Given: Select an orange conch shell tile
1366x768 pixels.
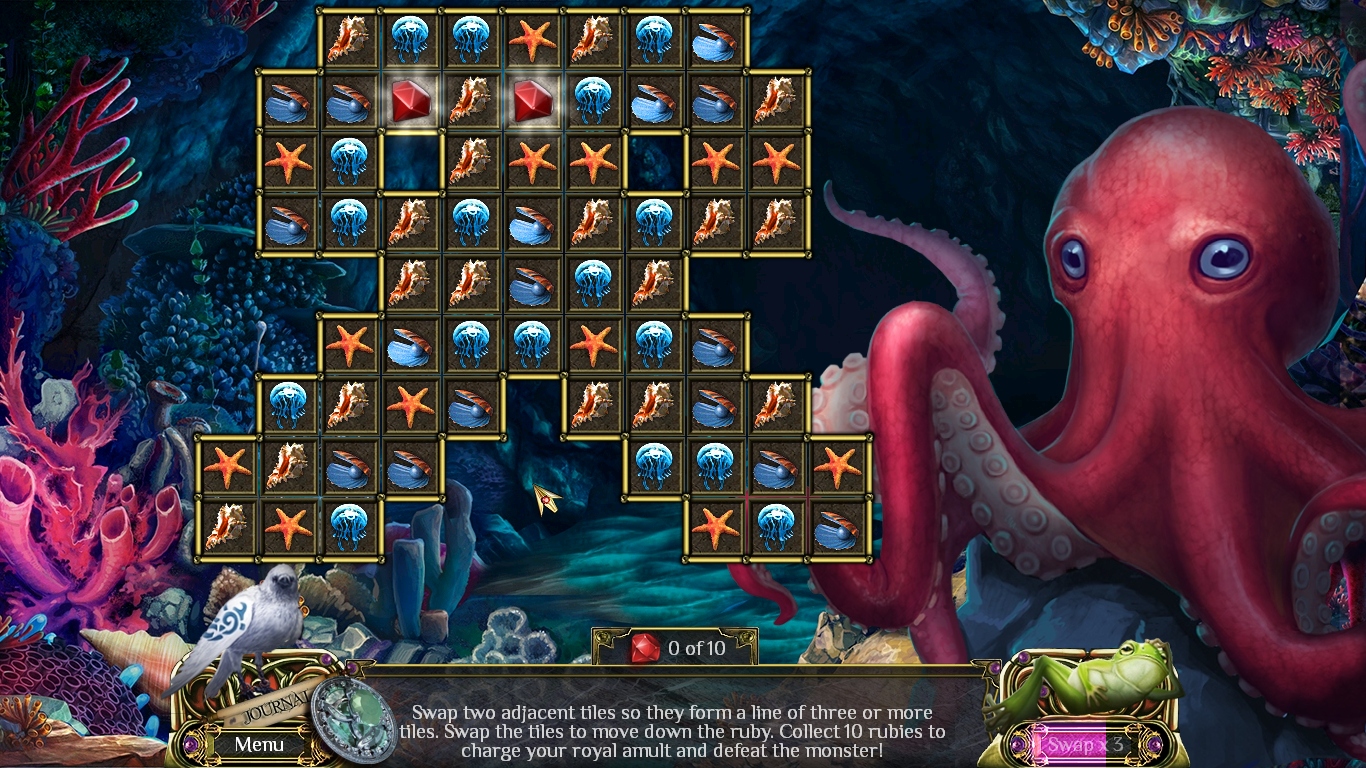Looking at the screenshot, I should (x=348, y=41).
